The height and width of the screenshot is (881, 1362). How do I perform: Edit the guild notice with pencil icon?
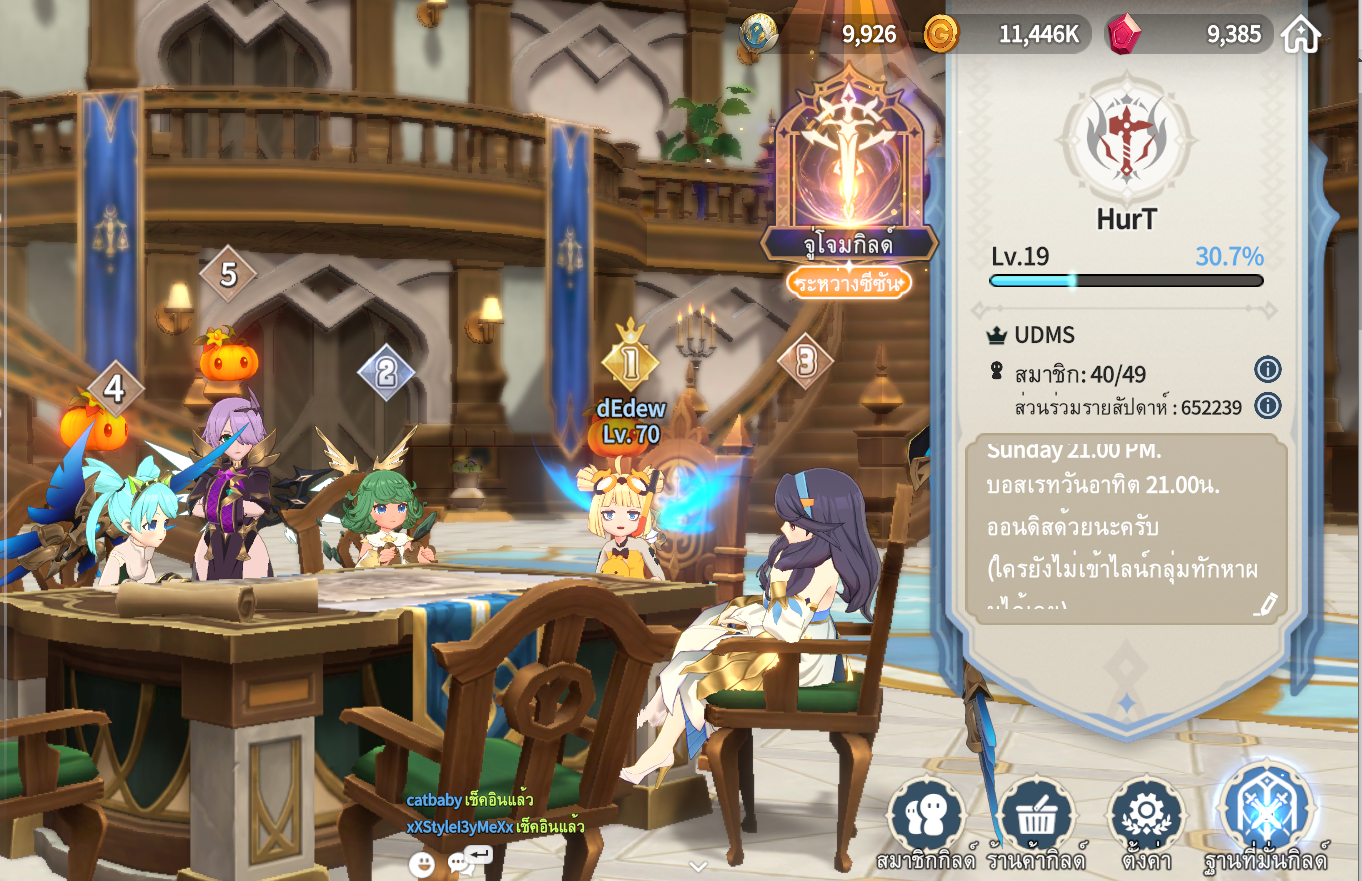click(1266, 603)
